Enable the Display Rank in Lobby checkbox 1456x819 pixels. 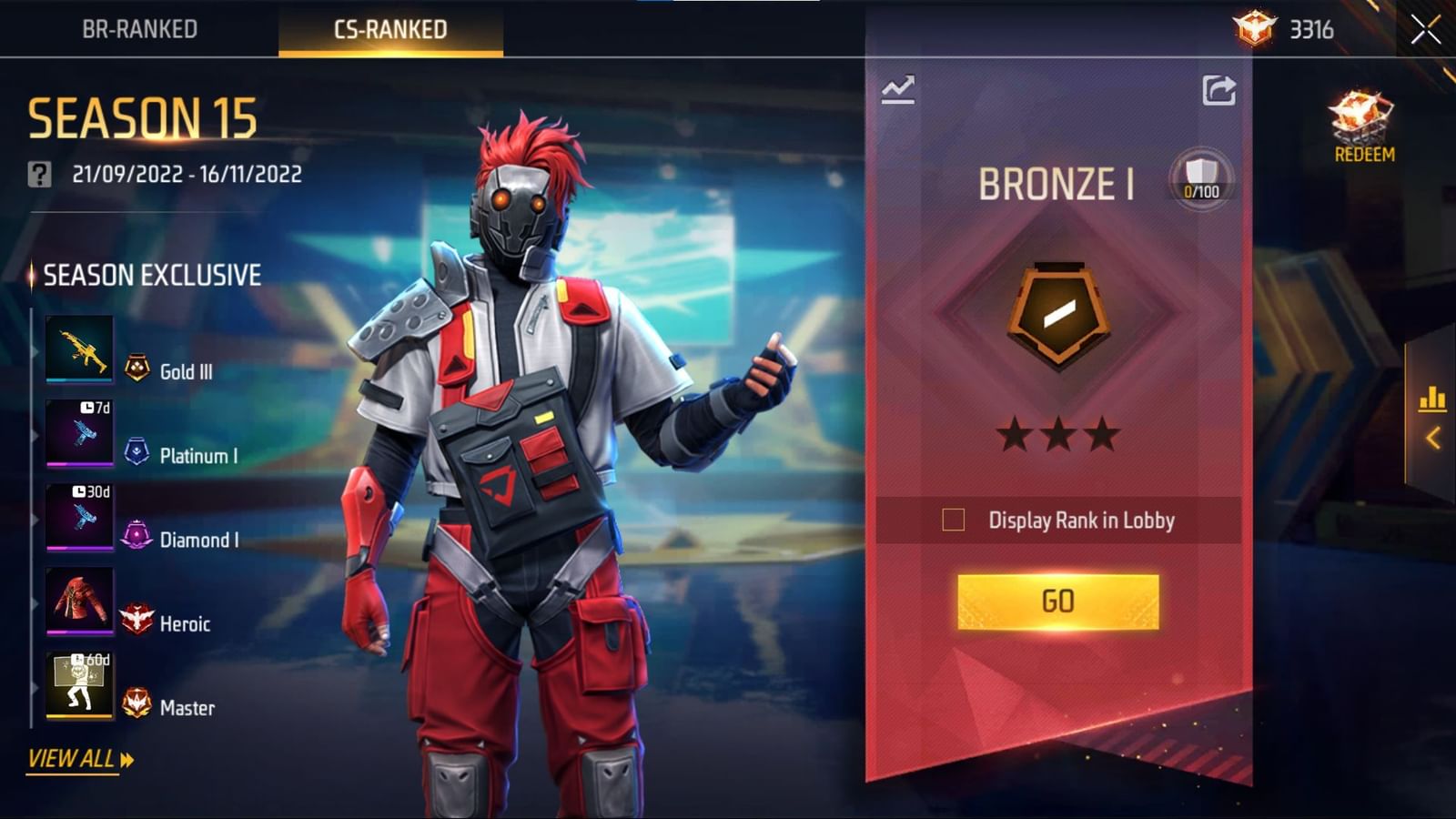coord(954,519)
